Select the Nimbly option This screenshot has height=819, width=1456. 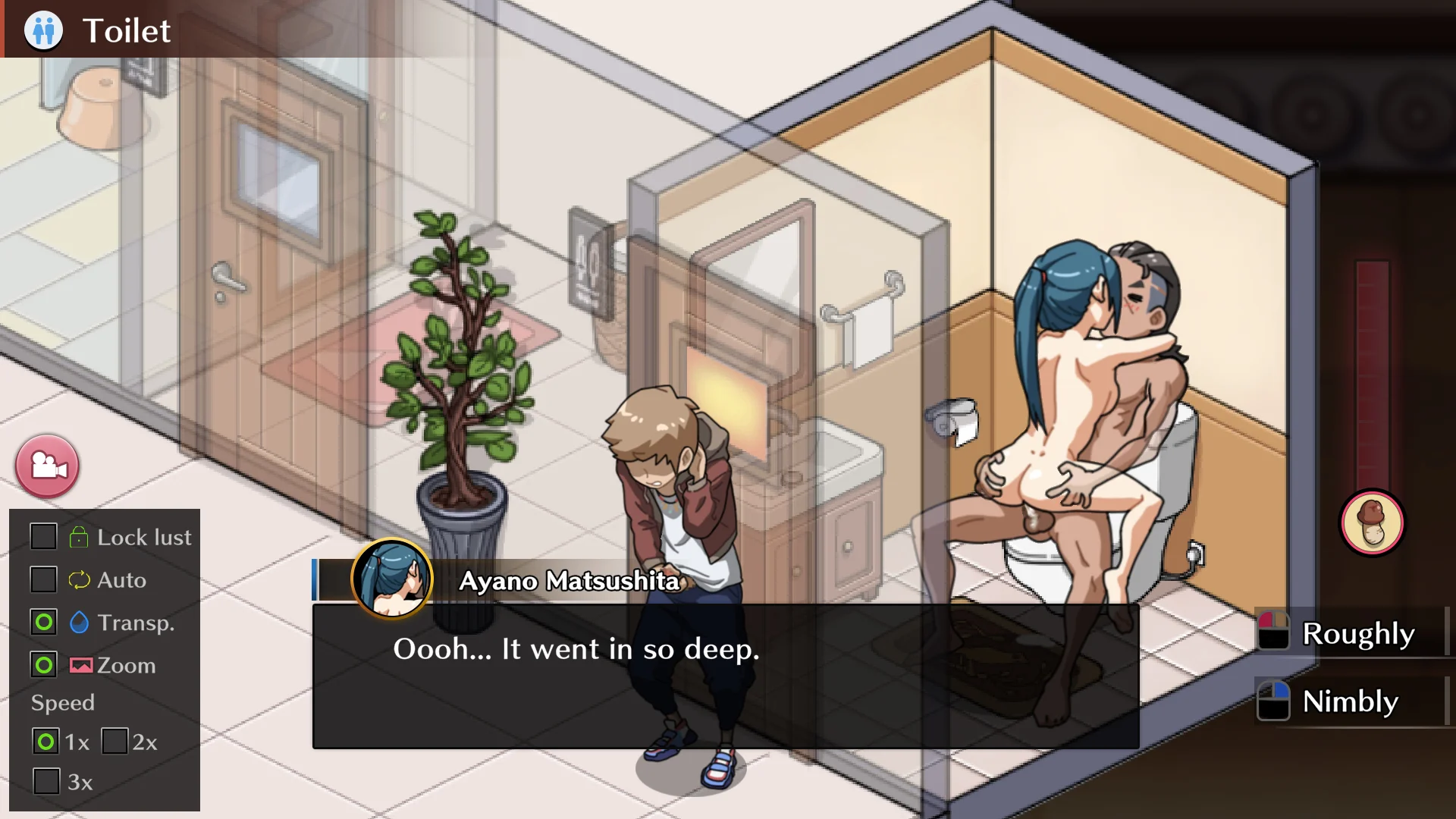(x=1351, y=701)
